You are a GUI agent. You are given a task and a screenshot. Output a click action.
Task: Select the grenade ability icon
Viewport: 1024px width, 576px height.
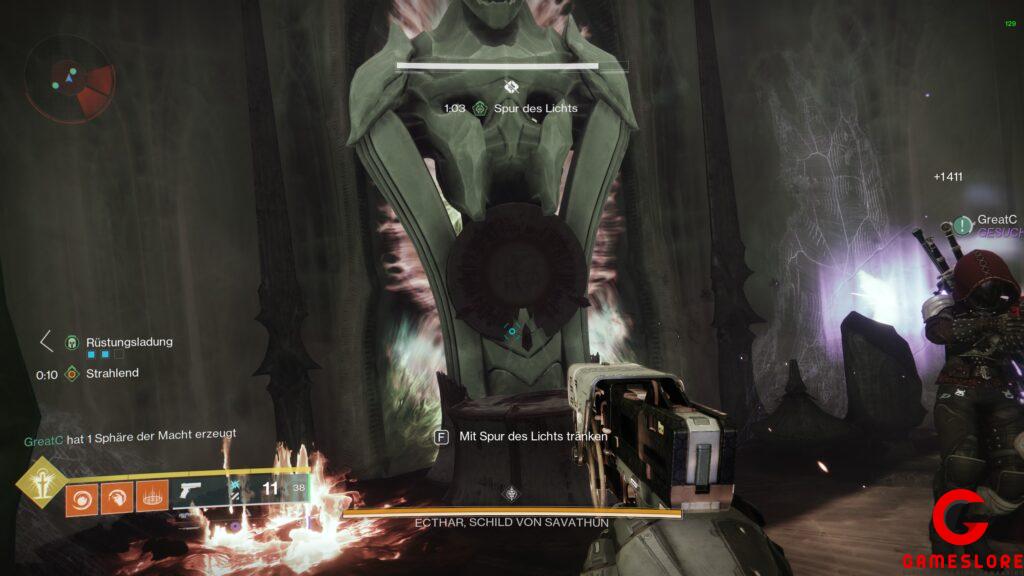(82, 497)
